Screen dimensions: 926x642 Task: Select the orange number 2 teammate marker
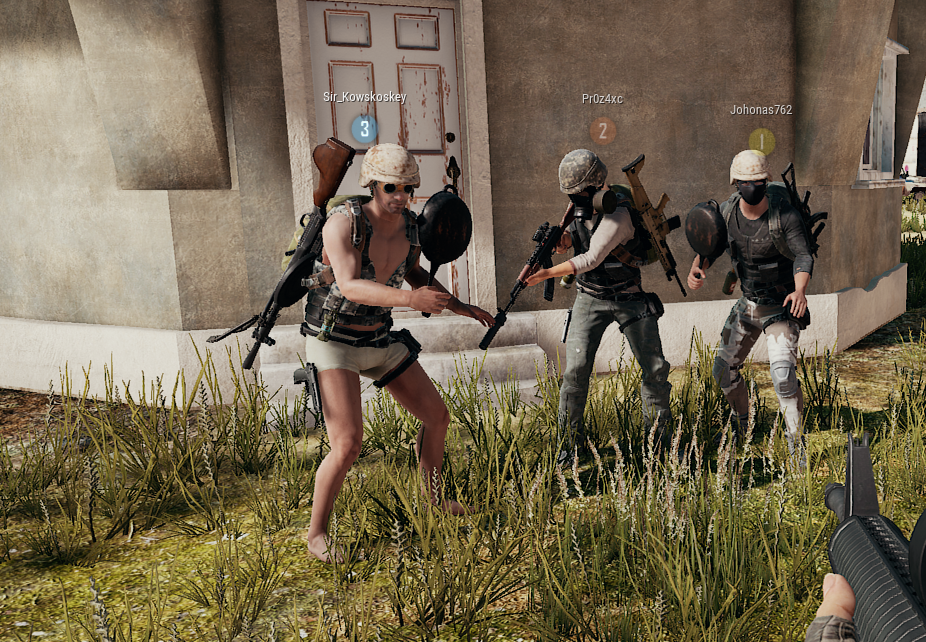pos(602,130)
